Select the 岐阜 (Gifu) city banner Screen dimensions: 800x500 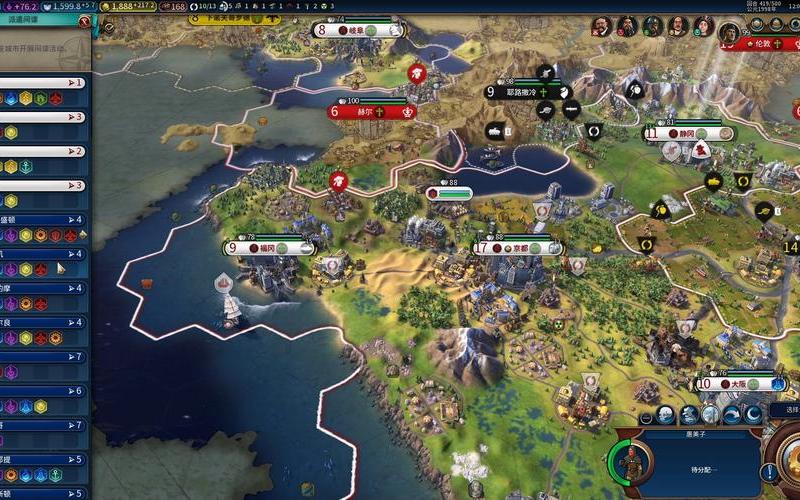[x=356, y=30]
